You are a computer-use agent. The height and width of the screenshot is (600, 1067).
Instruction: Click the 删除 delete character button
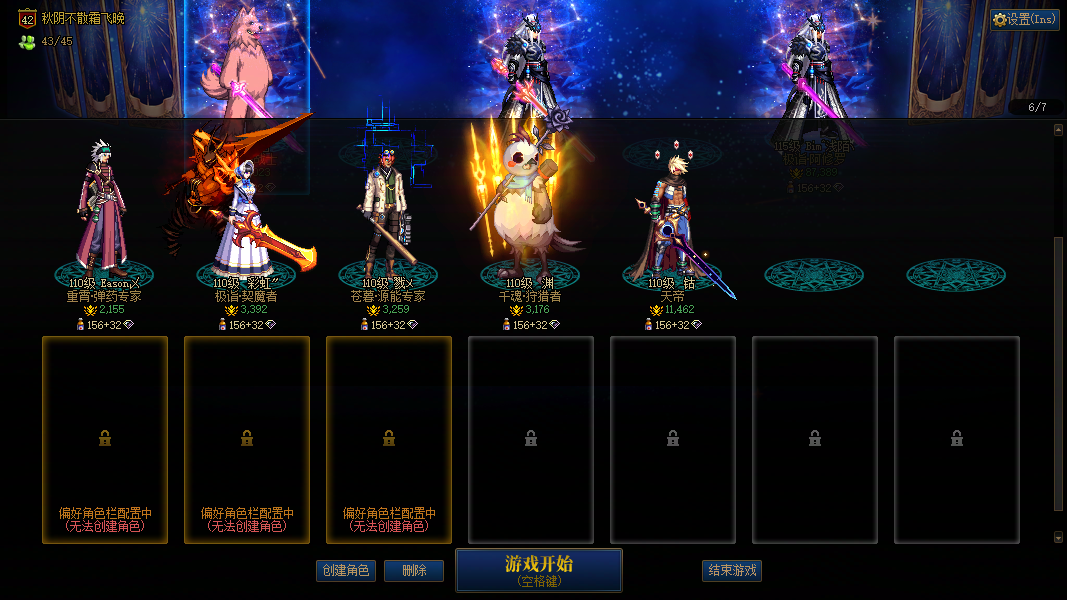coord(414,570)
